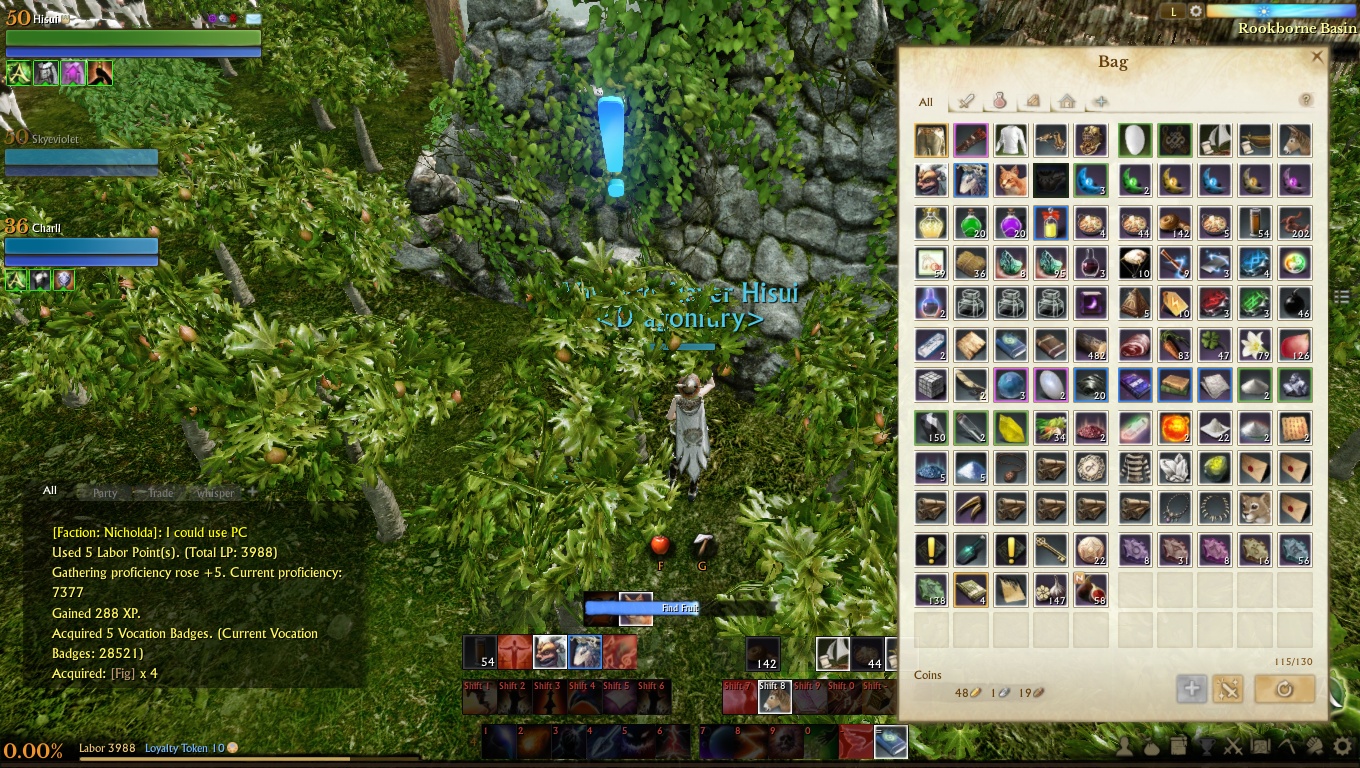Select the weapons filter in the Bag

967,102
